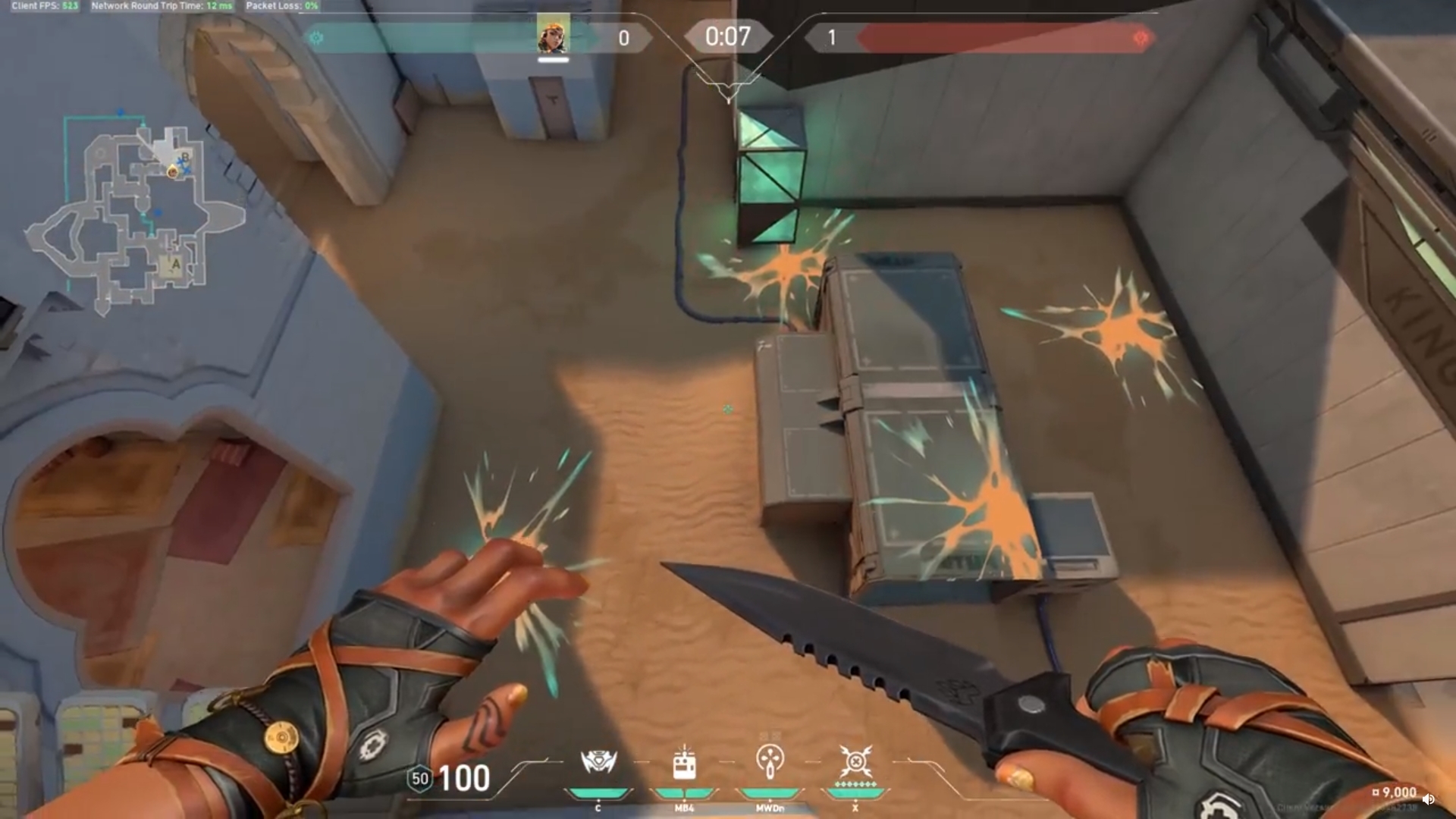
Task: Click the X keybind label under the ultimate
Action: tap(855, 809)
